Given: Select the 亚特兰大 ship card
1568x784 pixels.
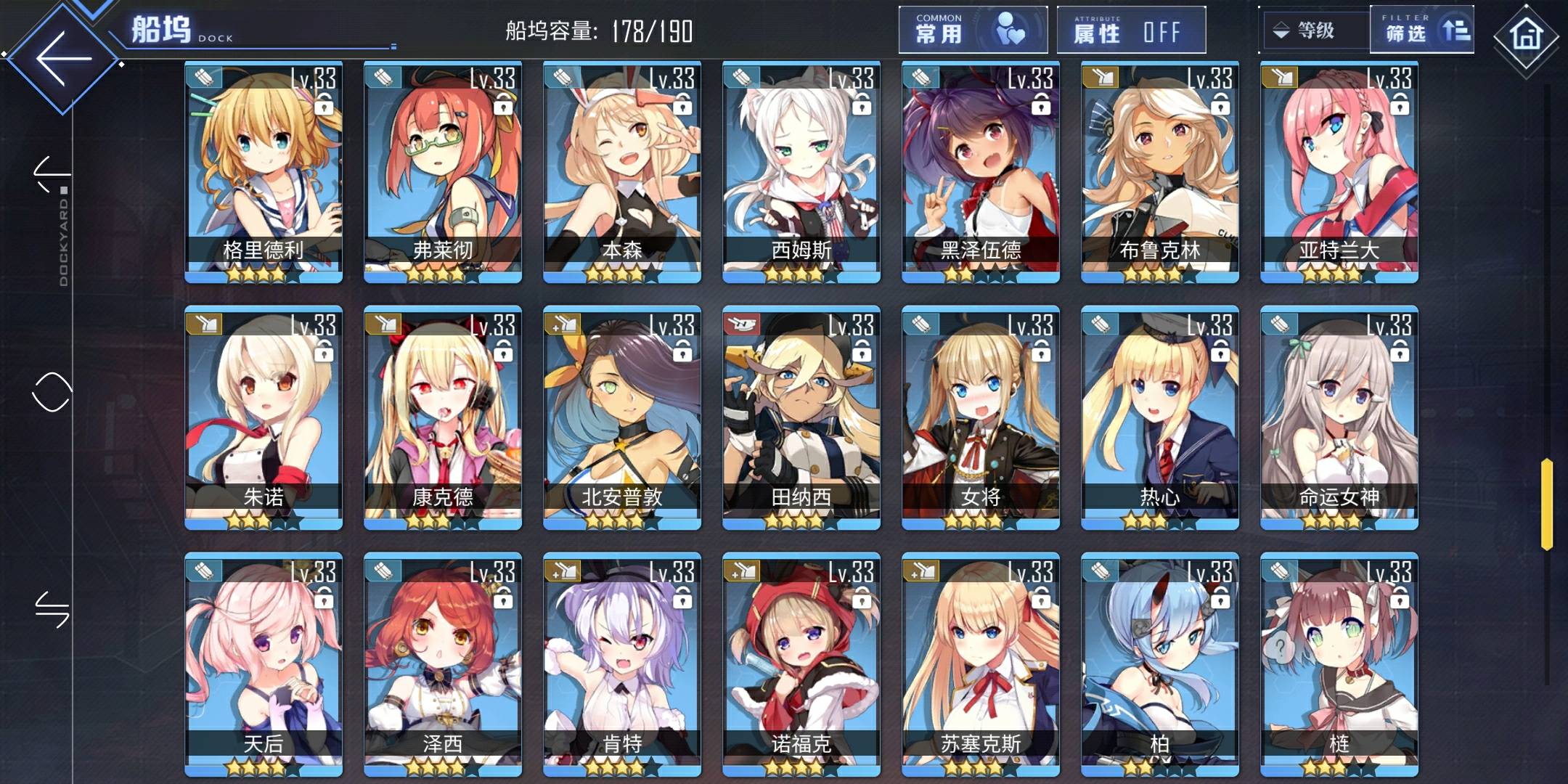Looking at the screenshot, I should pyautogui.click(x=1339, y=172).
